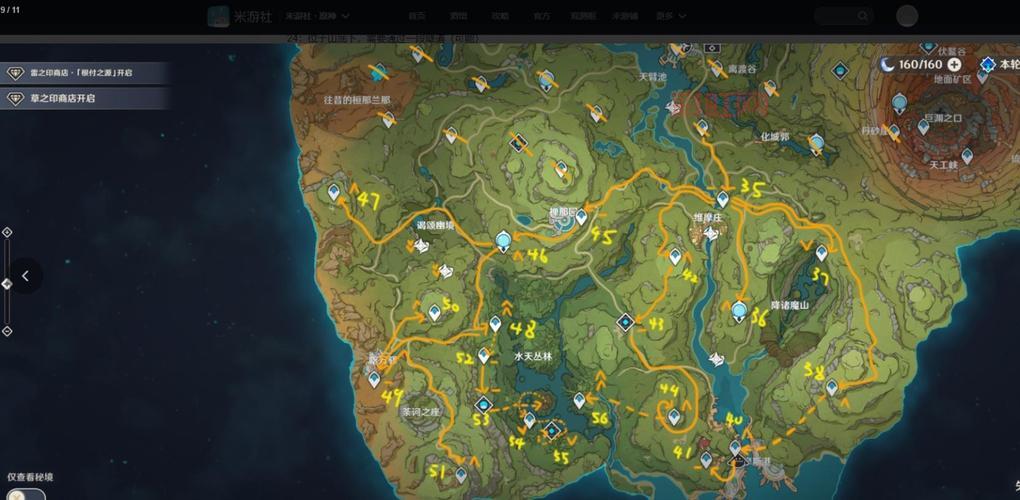
Task: Choose the domain marker at number 53
Action: [x=484, y=405]
